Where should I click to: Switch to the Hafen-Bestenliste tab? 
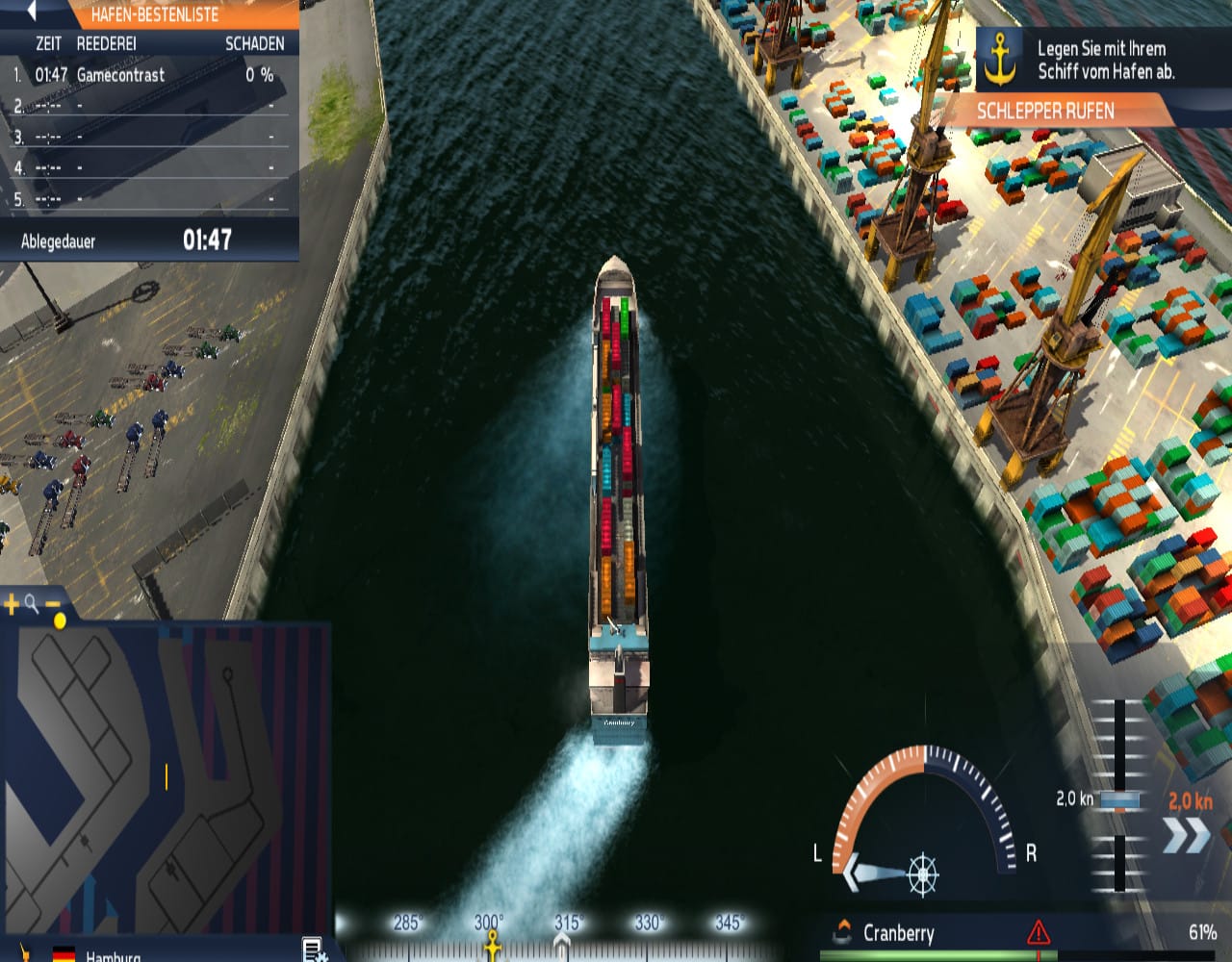tap(158, 15)
